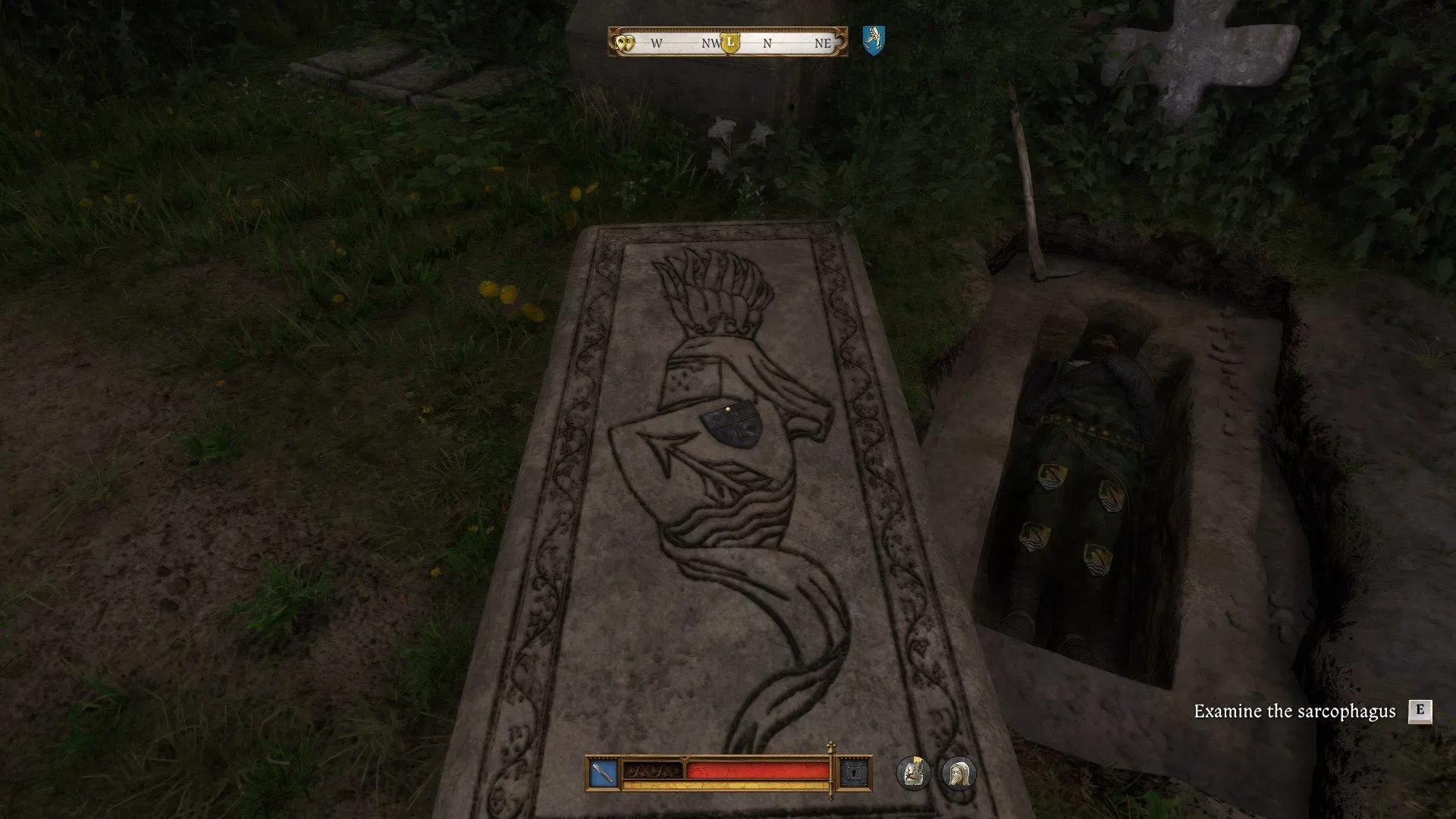Click the N label on the compass
1456x819 pixels.
click(x=767, y=45)
